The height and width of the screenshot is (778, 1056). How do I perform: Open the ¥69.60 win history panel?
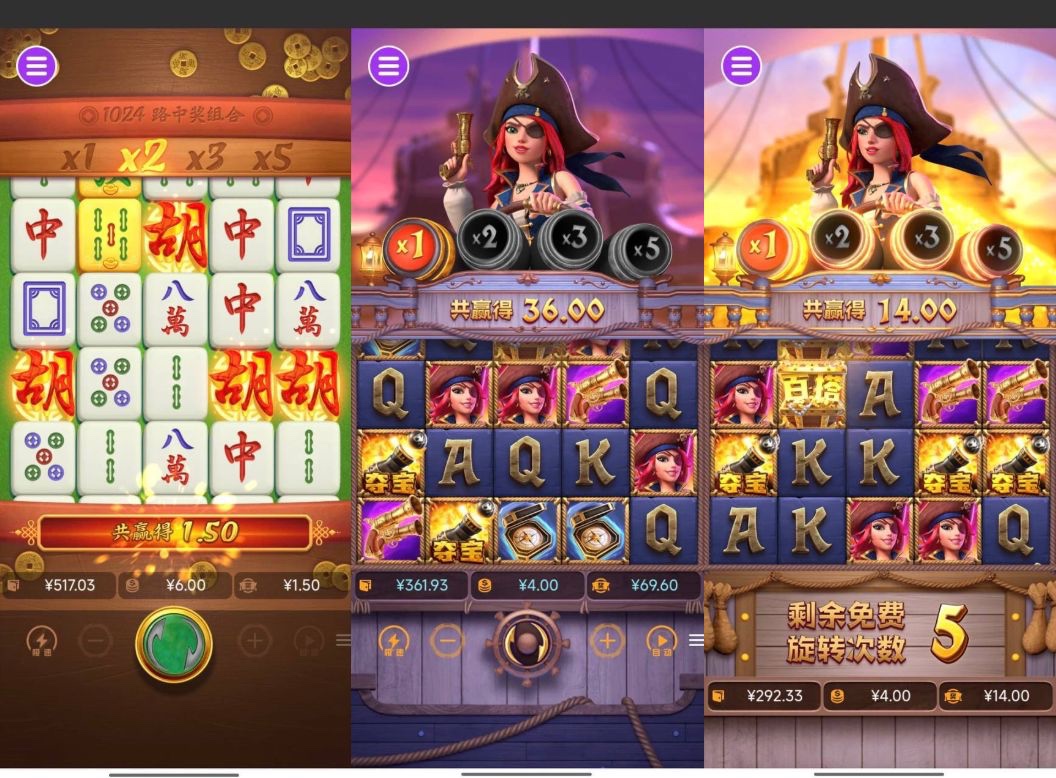(645, 585)
